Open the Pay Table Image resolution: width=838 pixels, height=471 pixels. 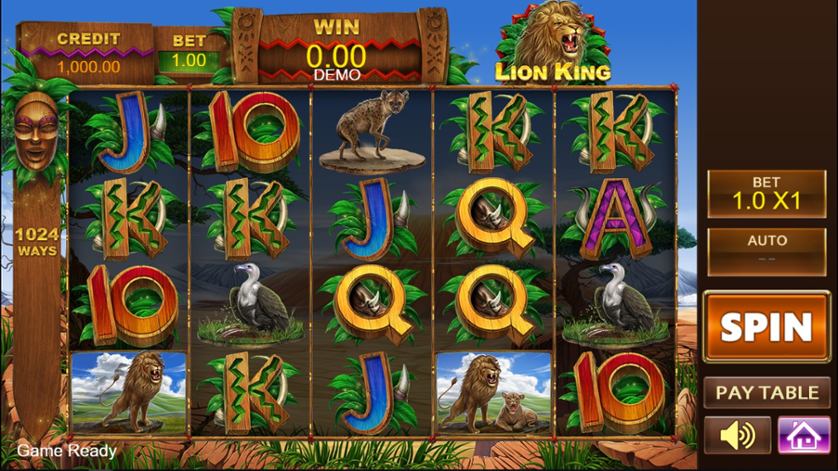click(x=766, y=392)
